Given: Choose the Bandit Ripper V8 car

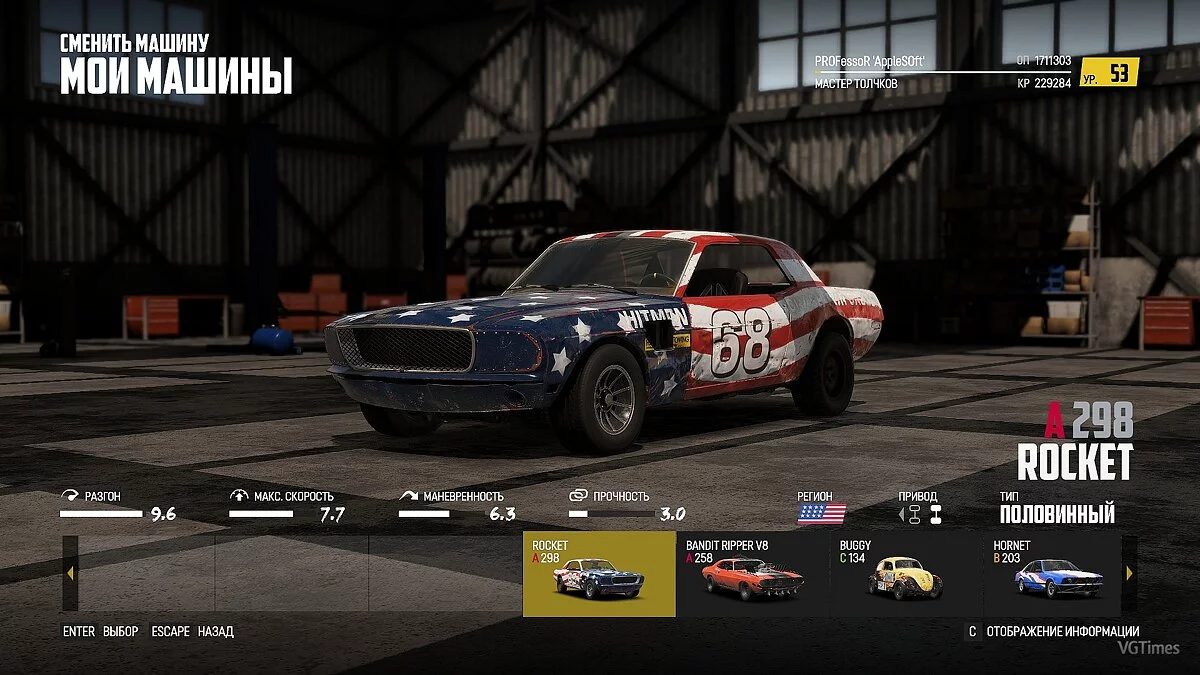Looking at the screenshot, I should point(752,574).
